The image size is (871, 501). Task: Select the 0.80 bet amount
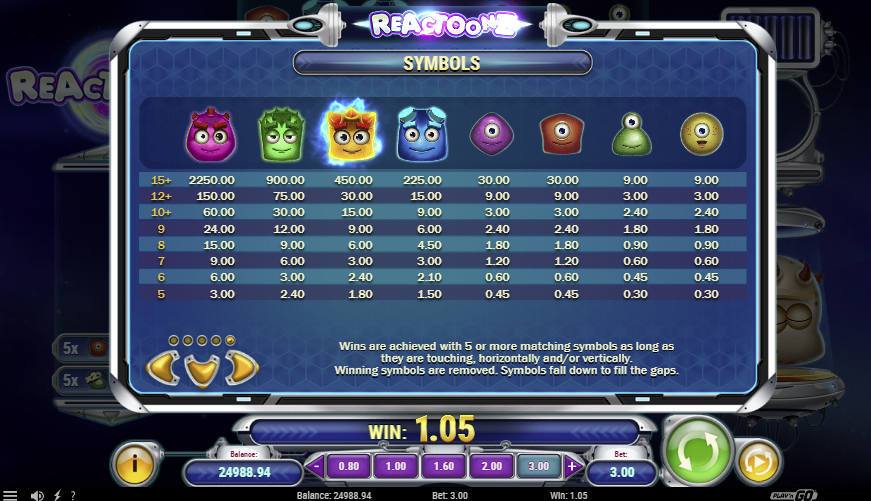coord(348,465)
